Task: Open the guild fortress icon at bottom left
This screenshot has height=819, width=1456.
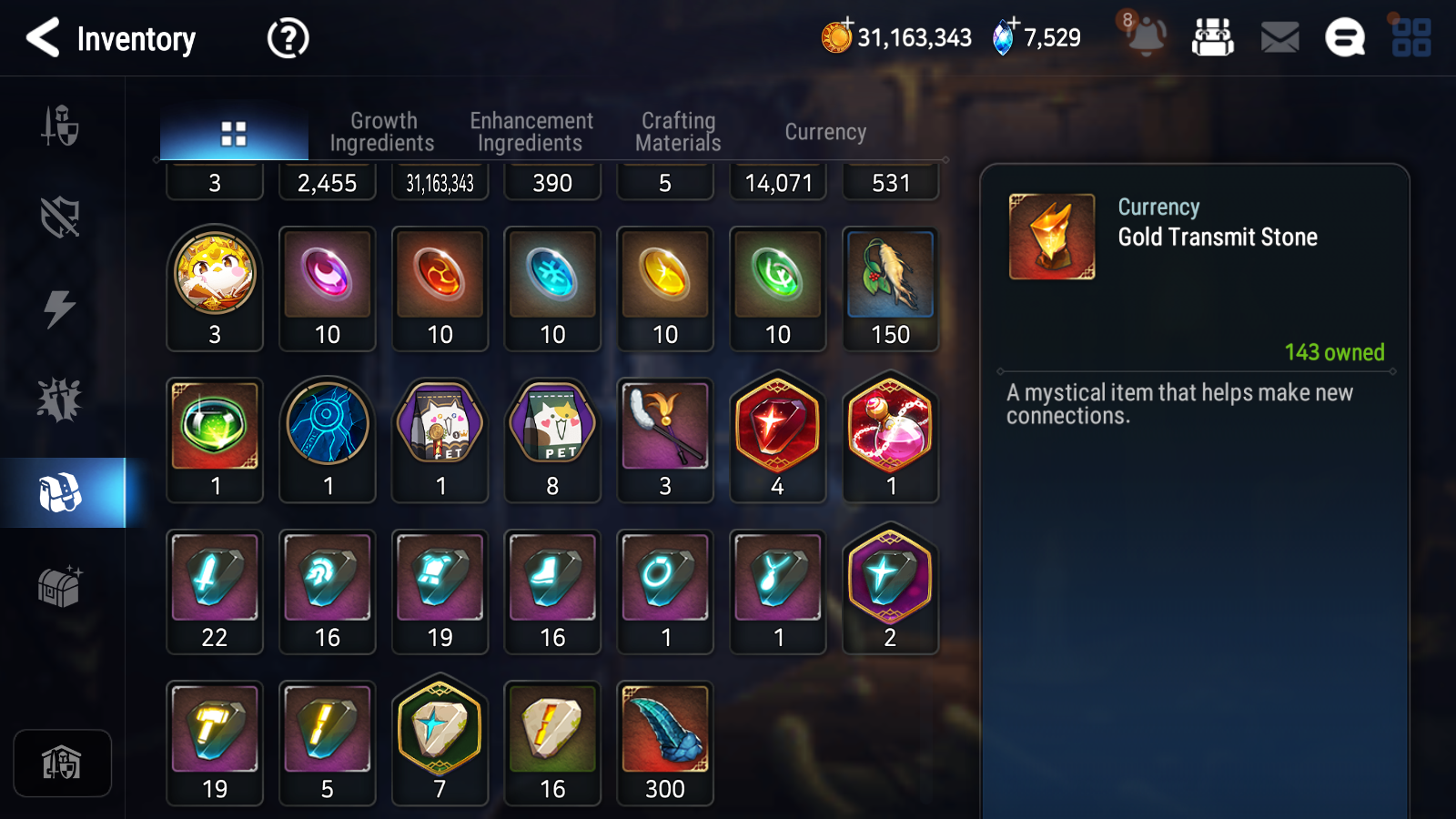Action: (x=62, y=763)
